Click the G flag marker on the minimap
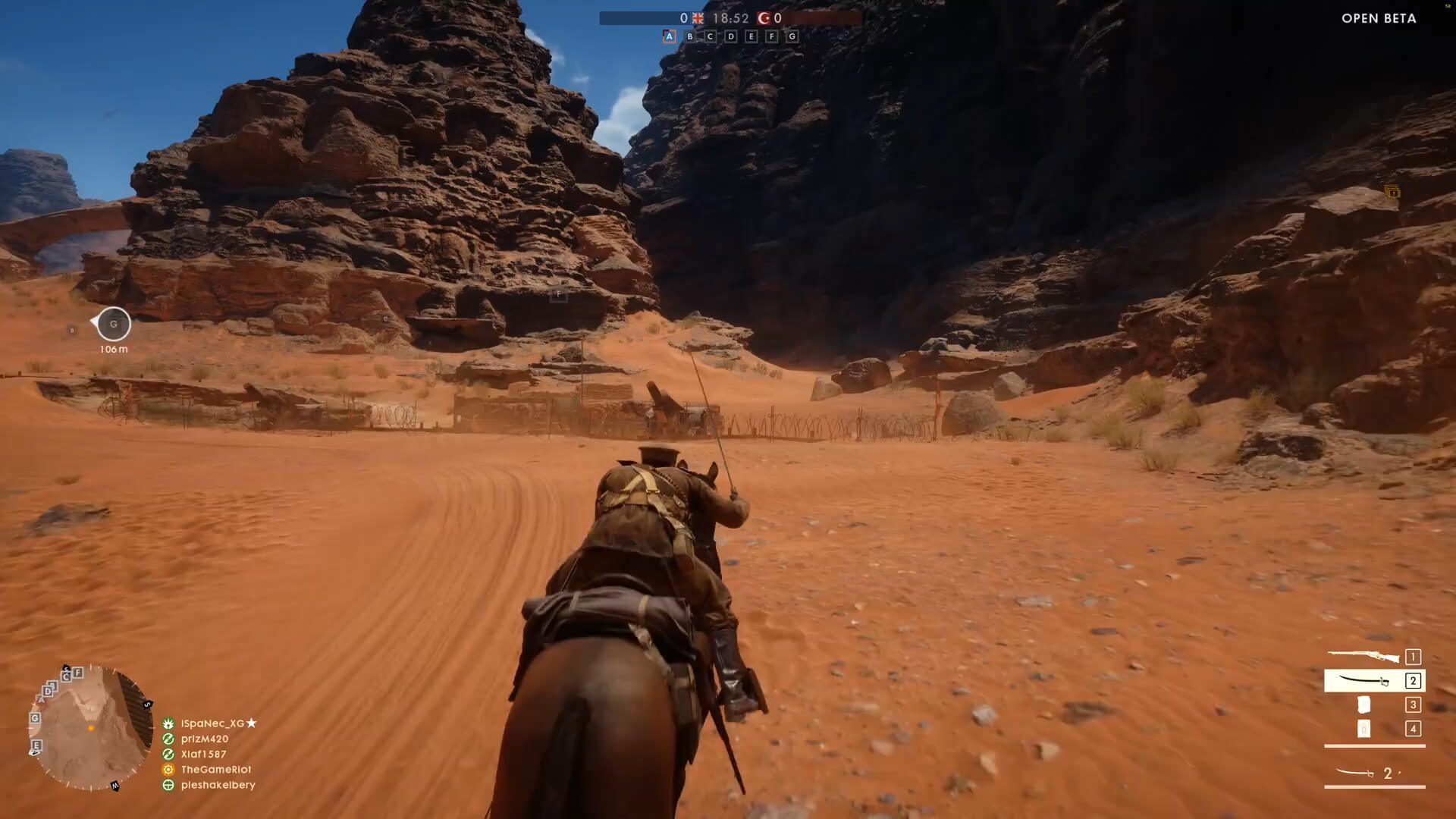This screenshot has height=819, width=1456. click(x=35, y=718)
